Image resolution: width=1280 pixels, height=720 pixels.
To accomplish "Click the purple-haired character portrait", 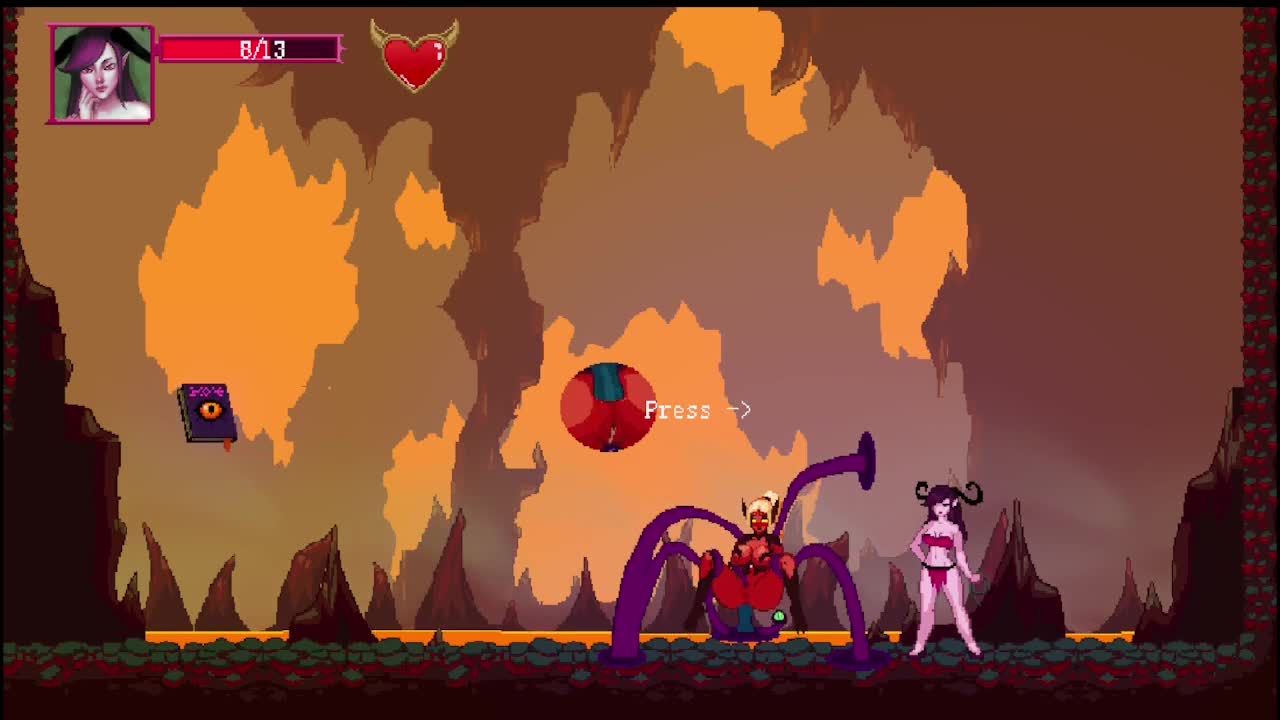I will [x=101, y=74].
